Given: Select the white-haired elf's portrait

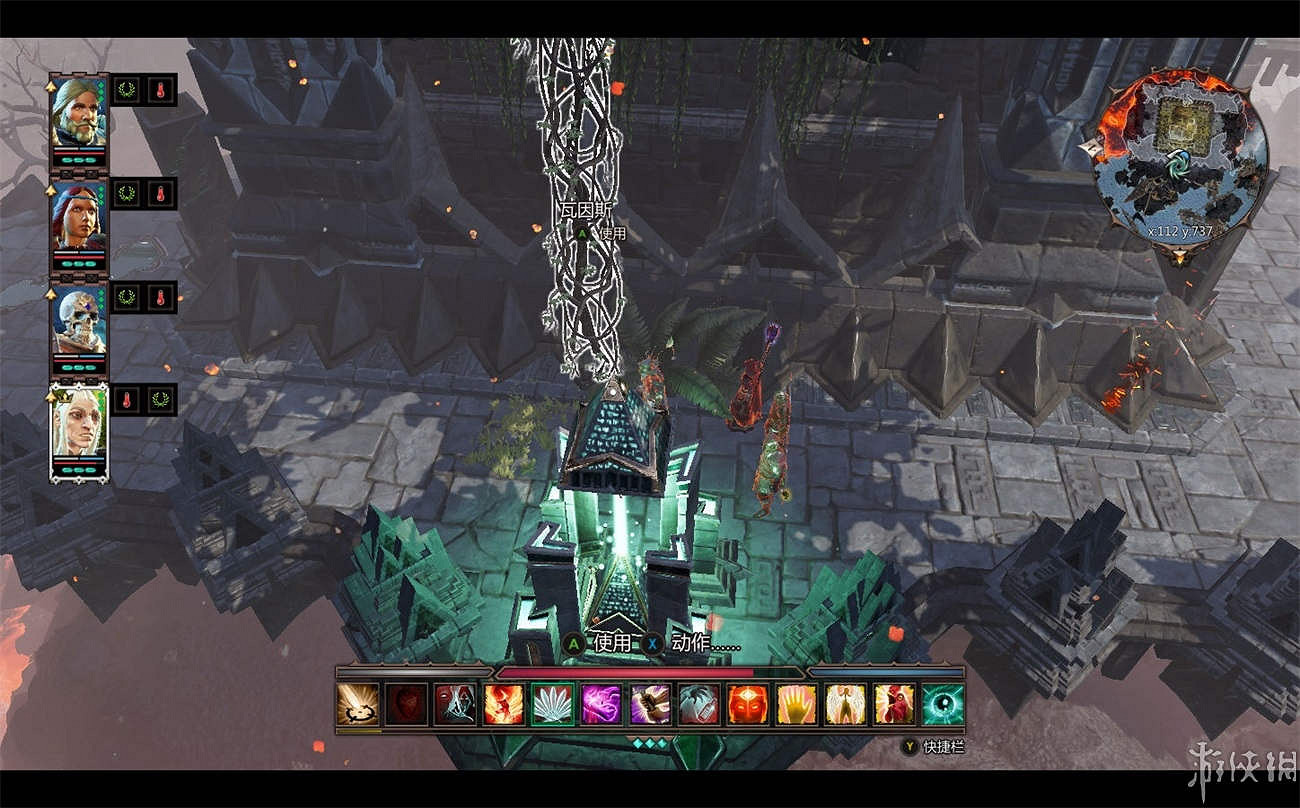Looking at the screenshot, I should pos(79,424).
